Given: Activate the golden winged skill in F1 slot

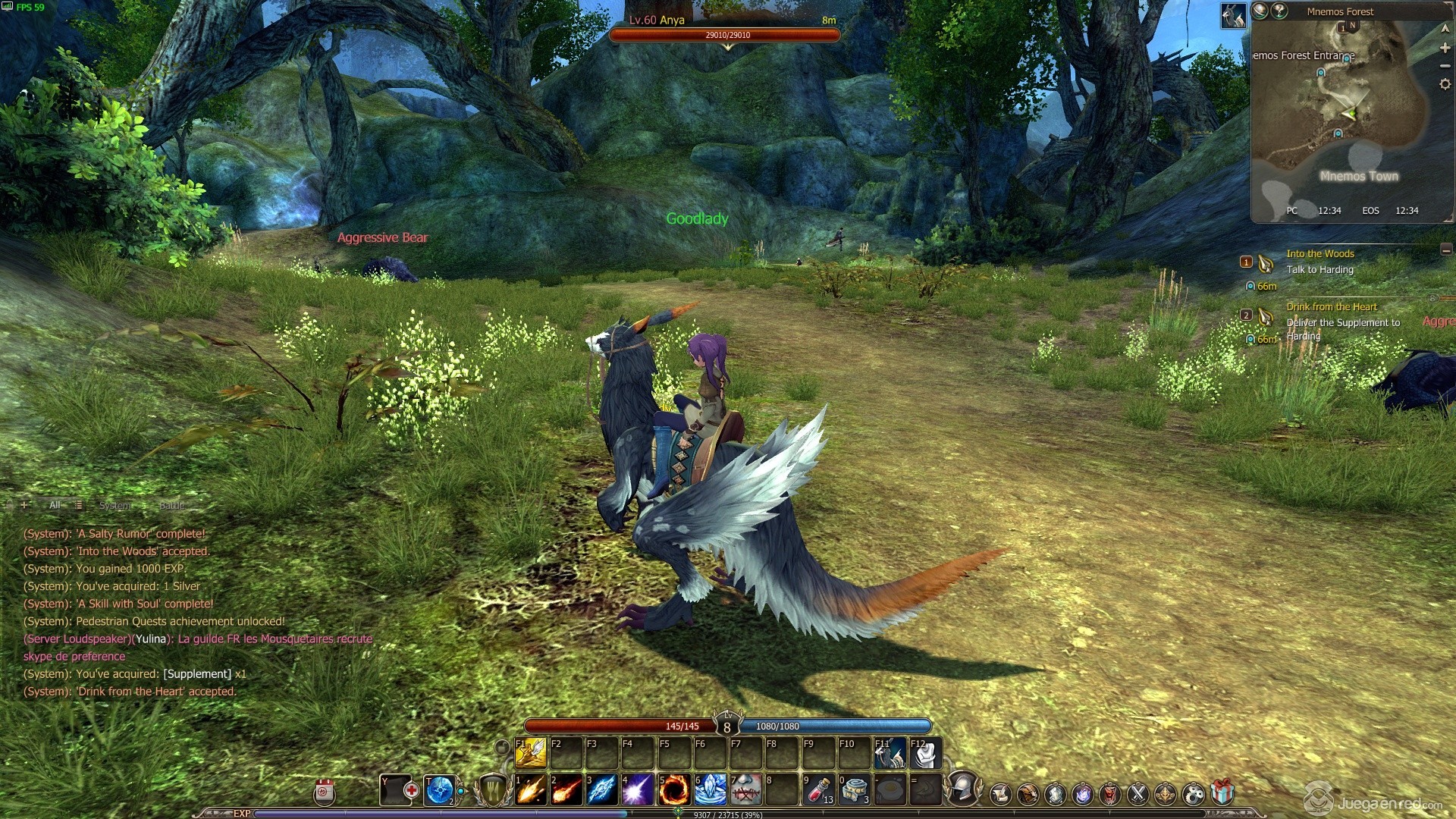Looking at the screenshot, I should coord(531,753).
